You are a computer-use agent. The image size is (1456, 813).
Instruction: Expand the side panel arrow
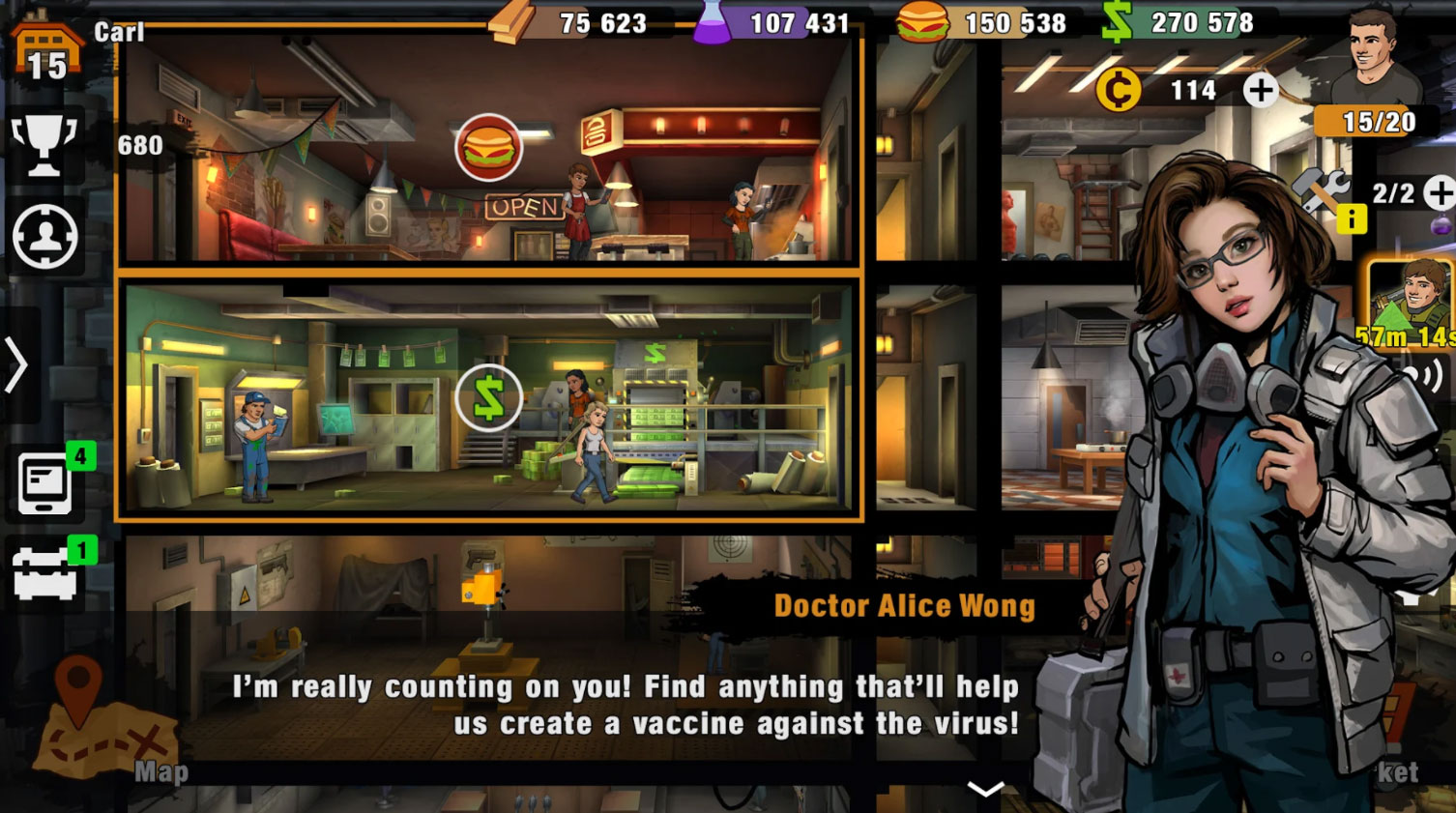[17, 365]
